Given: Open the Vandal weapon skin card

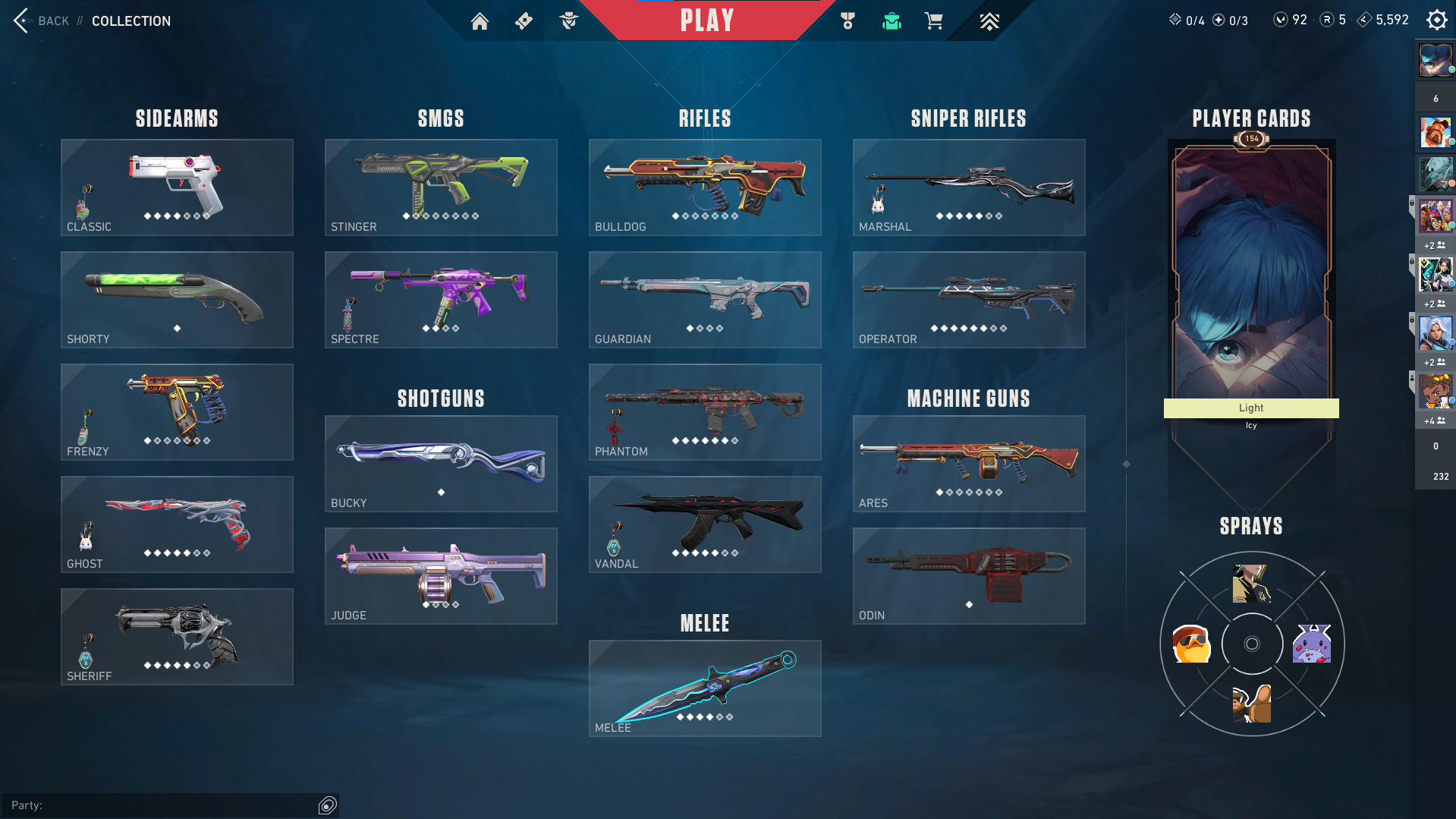Looking at the screenshot, I should click(x=704, y=524).
